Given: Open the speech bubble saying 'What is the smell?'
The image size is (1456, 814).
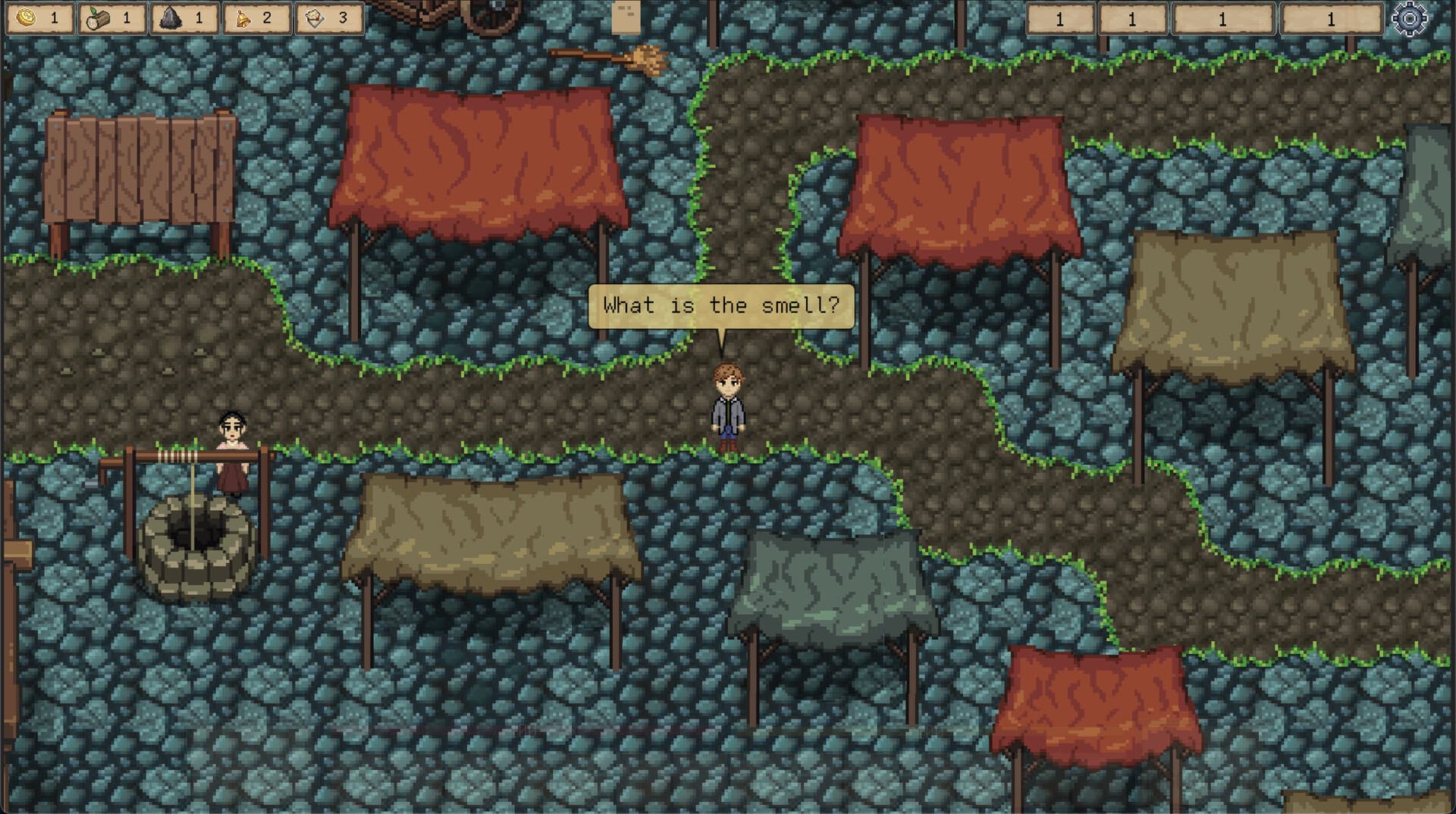Looking at the screenshot, I should [x=720, y=306].
